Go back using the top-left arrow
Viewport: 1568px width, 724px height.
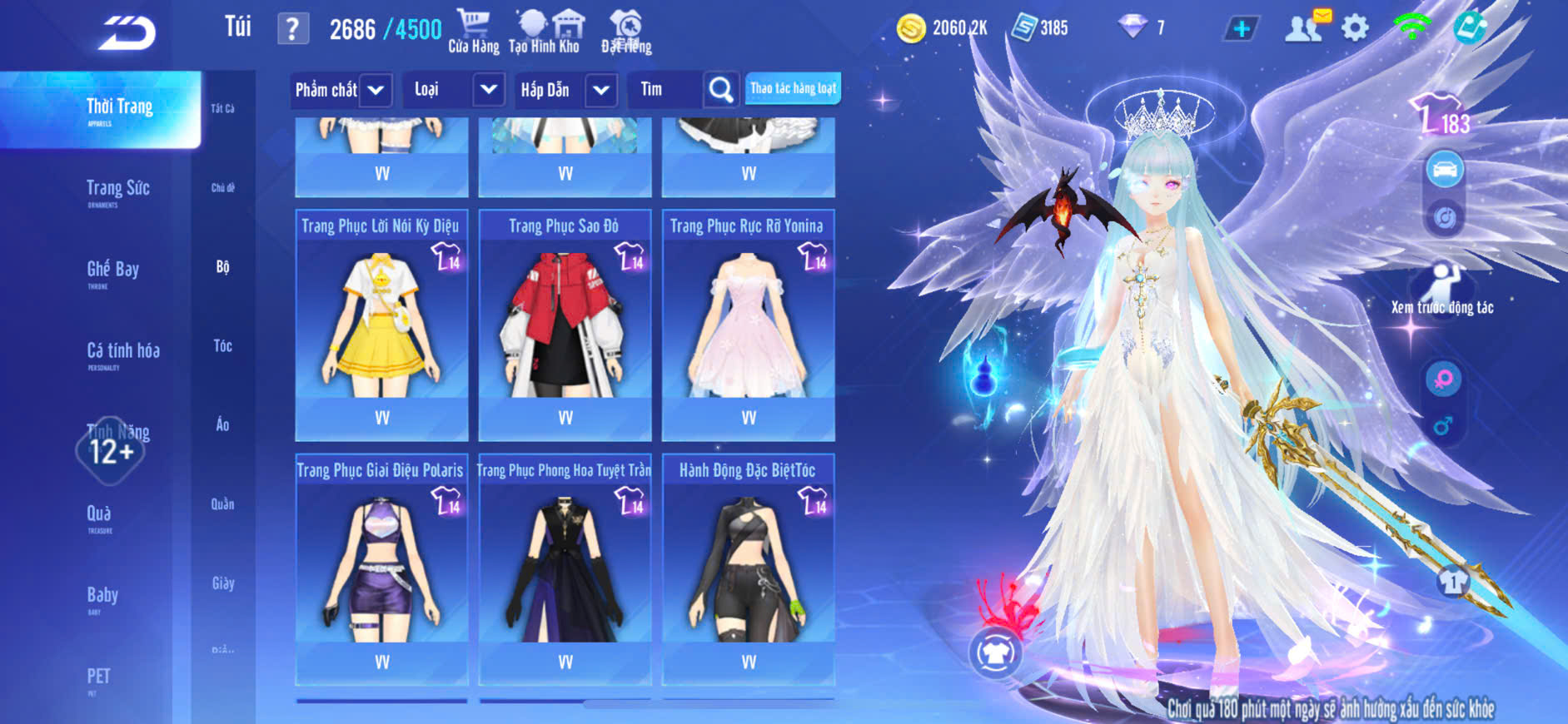[127, 33]
